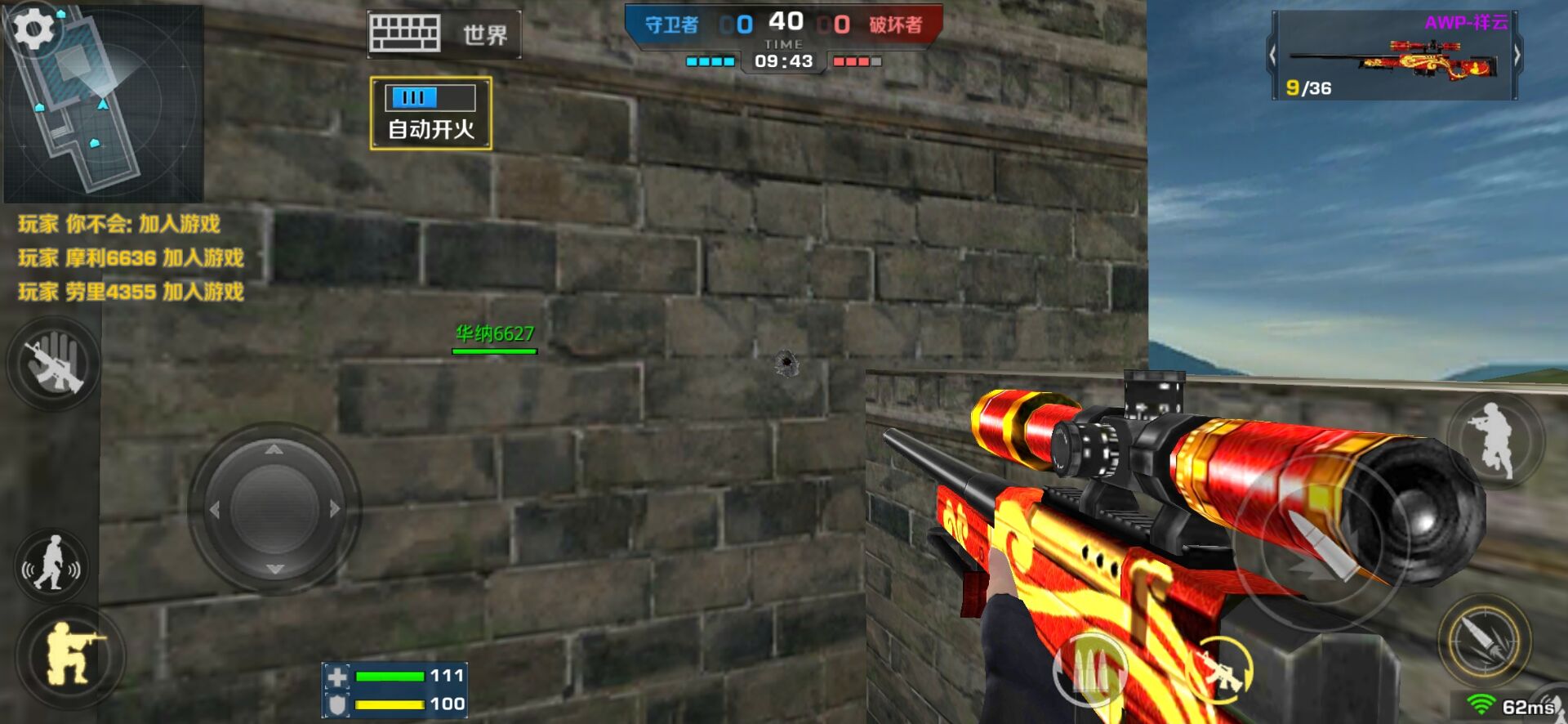Switch to the next weapon with right arrow
The height and width of the screenshot is (724, 1568).
(x=1517, y=56)
